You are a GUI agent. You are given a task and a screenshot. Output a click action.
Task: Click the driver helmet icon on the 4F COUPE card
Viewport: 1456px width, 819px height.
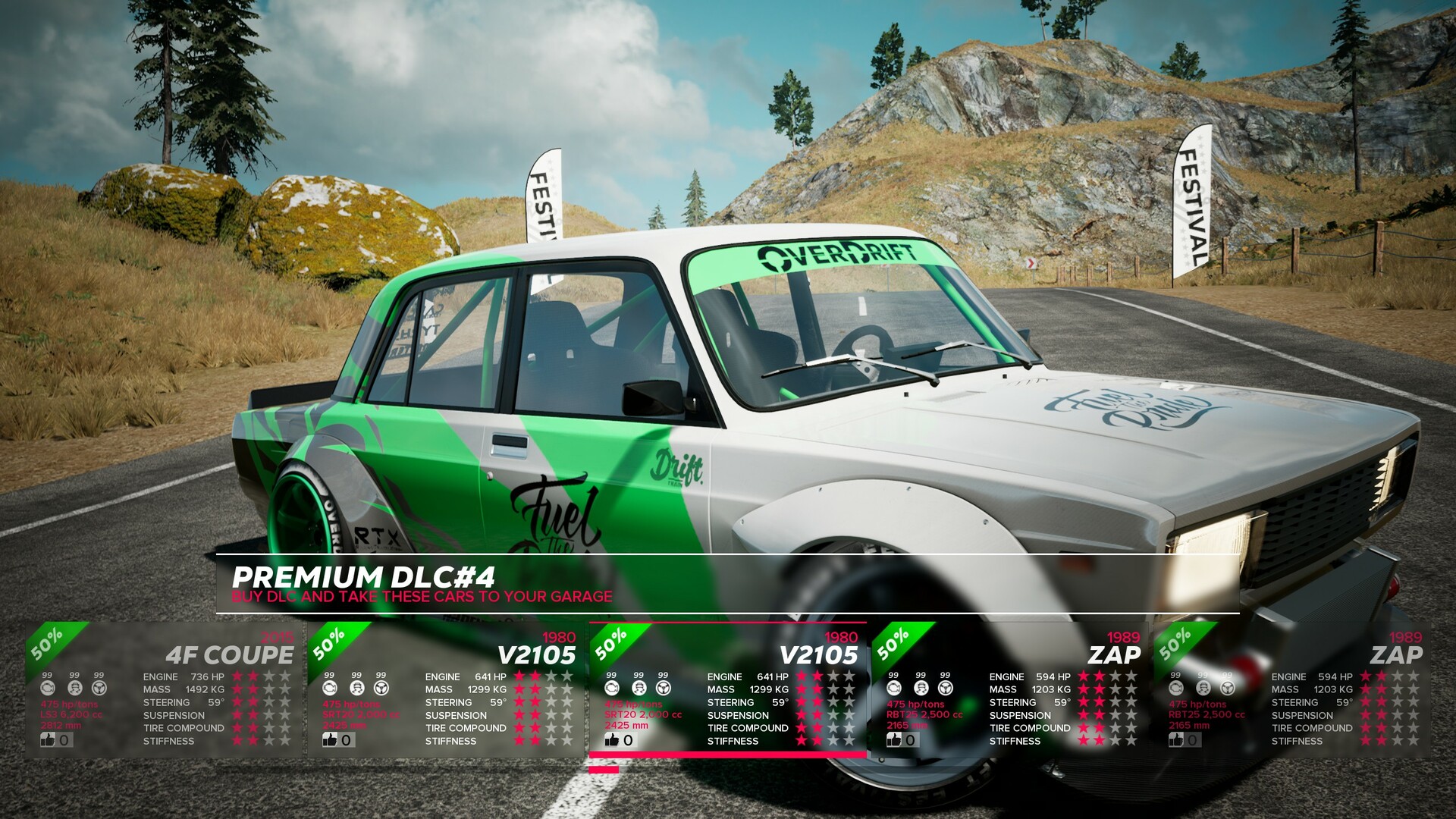[x=74, y=687]
